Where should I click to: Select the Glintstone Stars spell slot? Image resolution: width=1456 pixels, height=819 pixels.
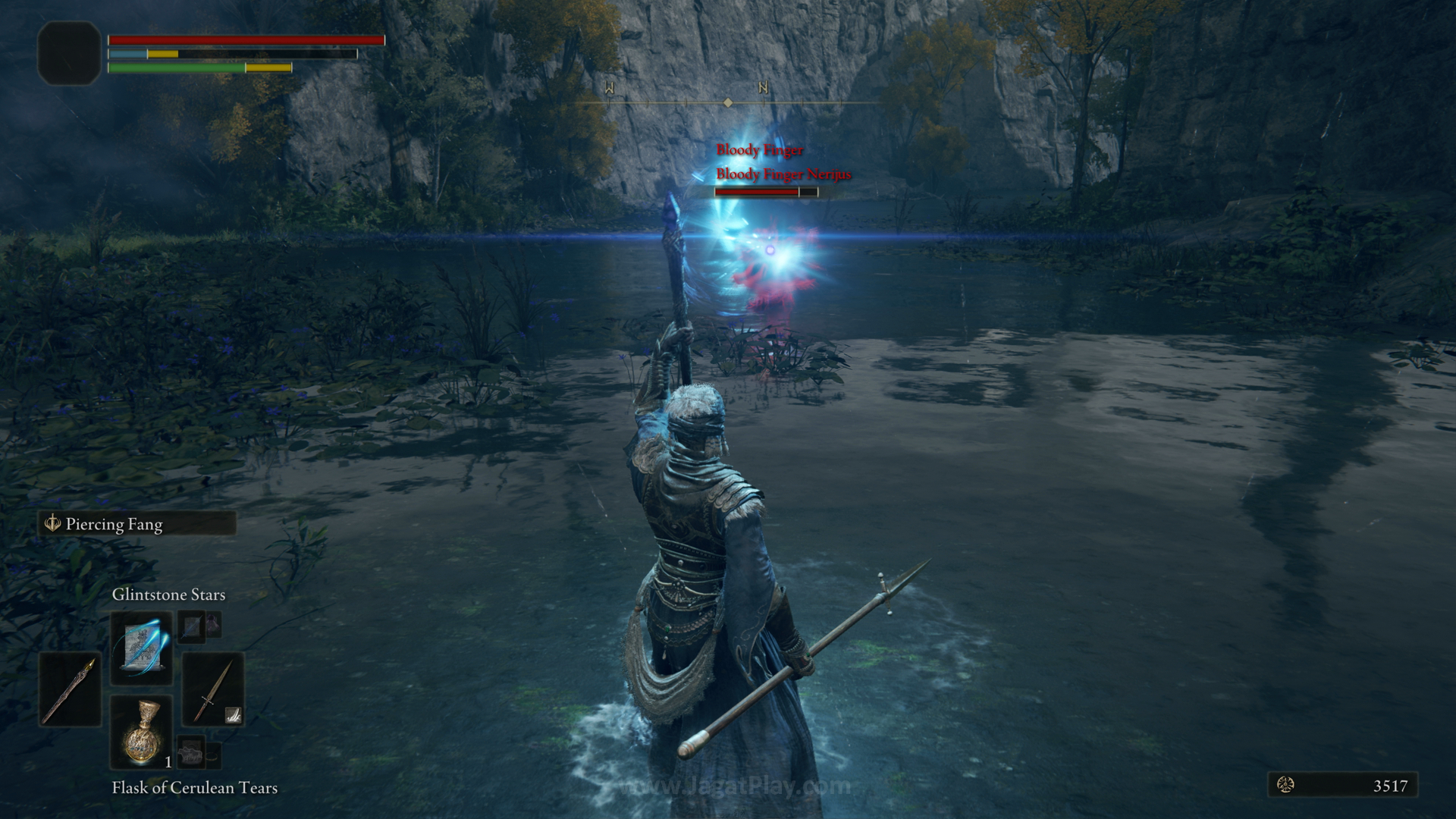pyautogui.click(x=141, y=648)
